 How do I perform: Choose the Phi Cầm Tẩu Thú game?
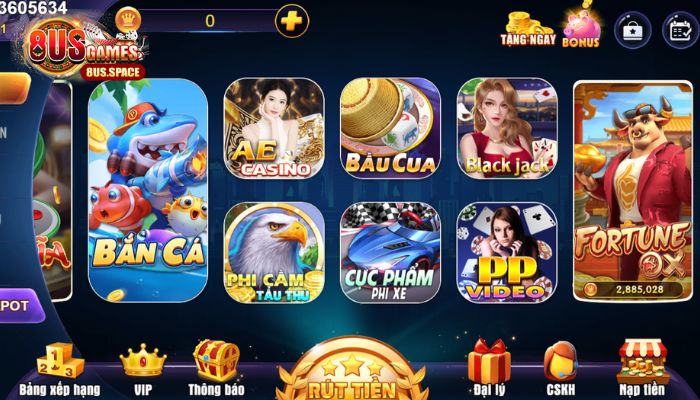point(272,251)
